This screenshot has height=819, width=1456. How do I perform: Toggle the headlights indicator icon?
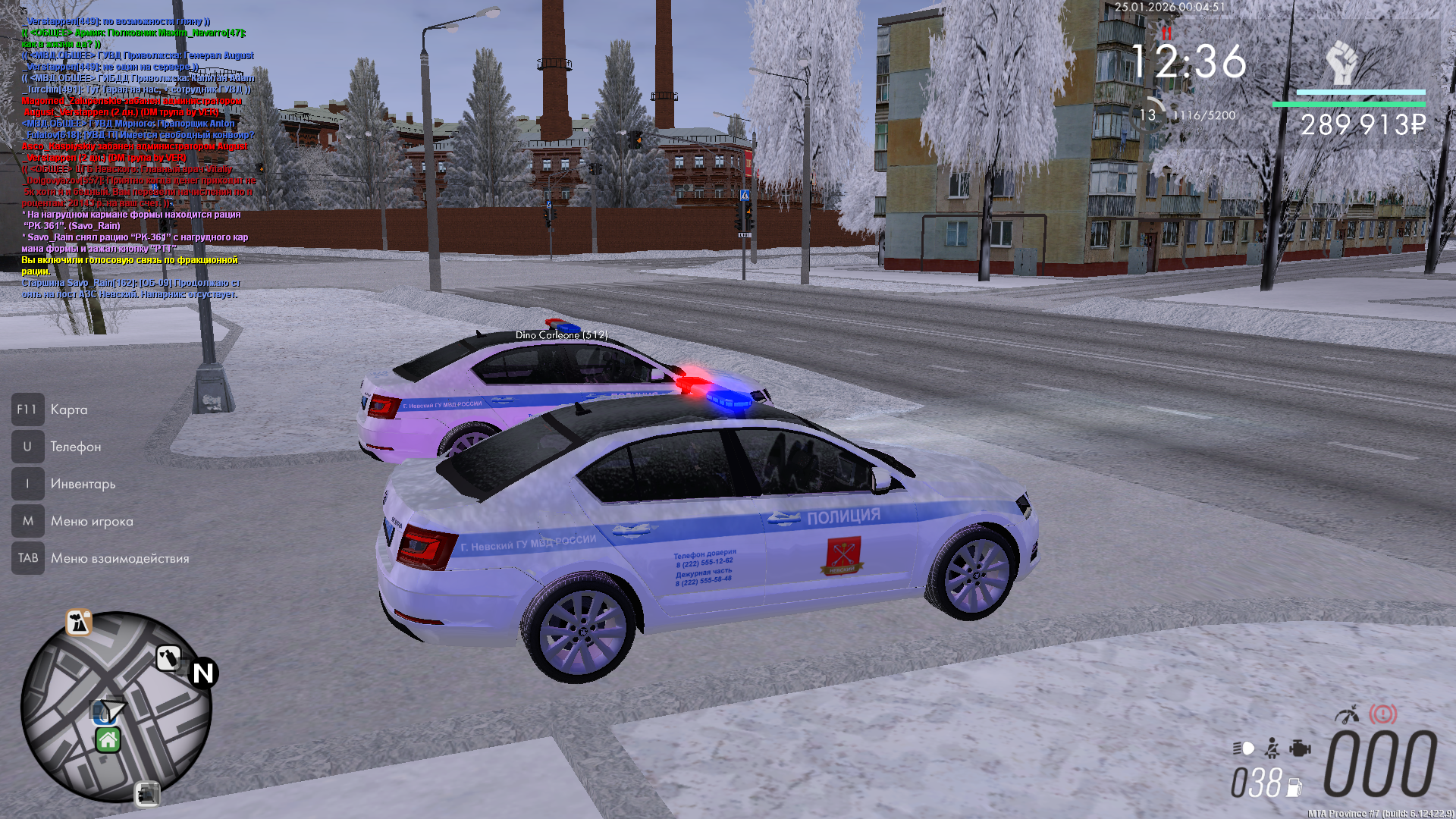[1244, 748]
